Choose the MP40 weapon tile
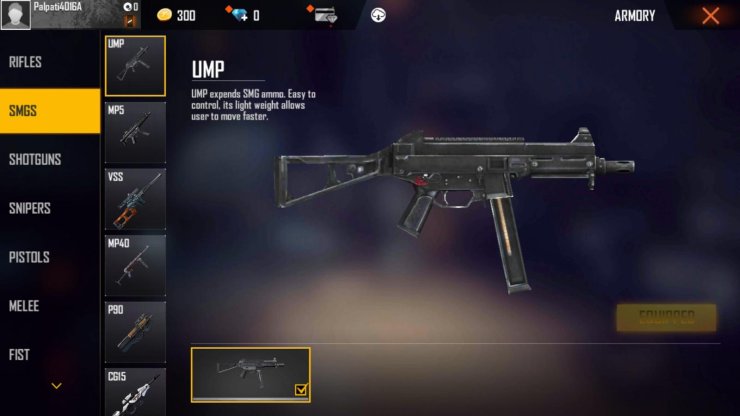 click(135, 266)
